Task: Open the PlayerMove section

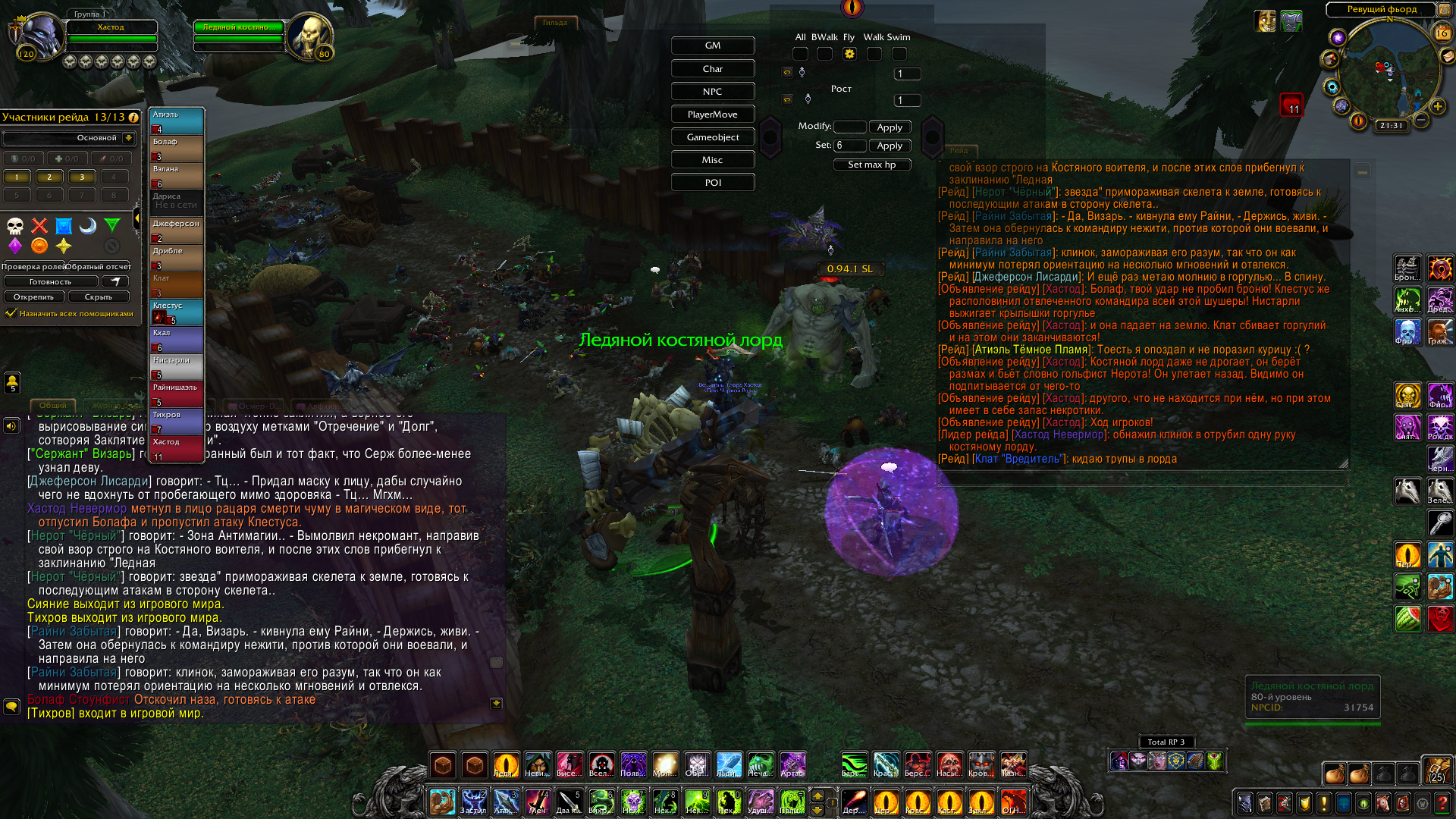Action: pos(712,115)
